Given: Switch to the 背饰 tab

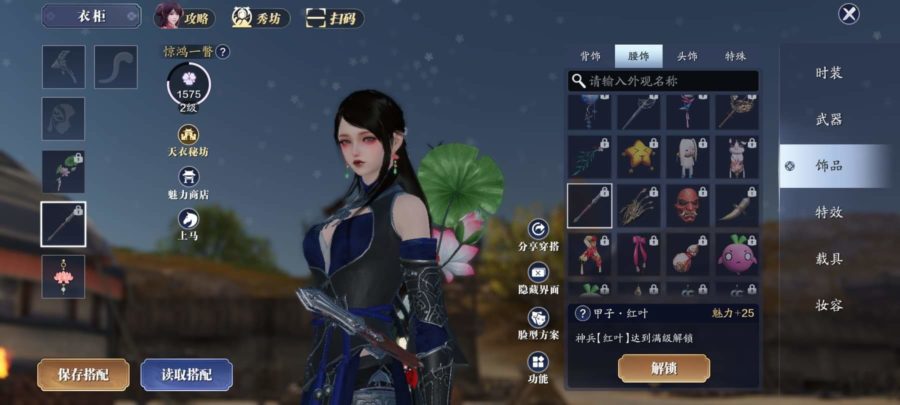Looking at the screenshot, I should (x=590, y=57).
